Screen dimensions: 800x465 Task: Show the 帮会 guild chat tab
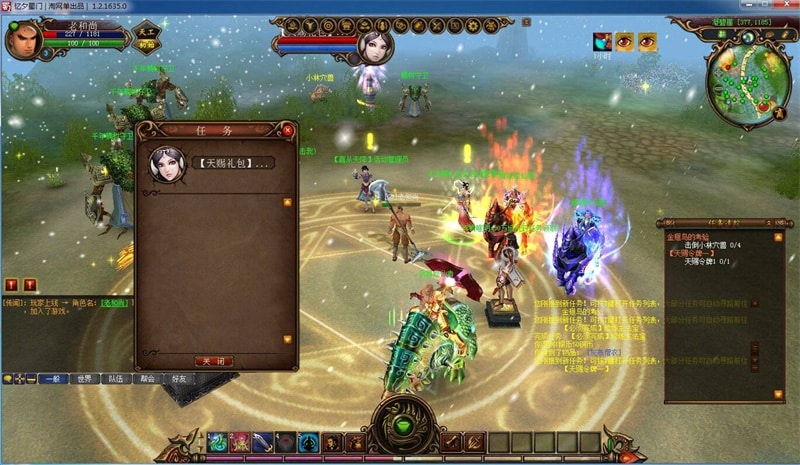pyautogui.click(x=148, y=379)
